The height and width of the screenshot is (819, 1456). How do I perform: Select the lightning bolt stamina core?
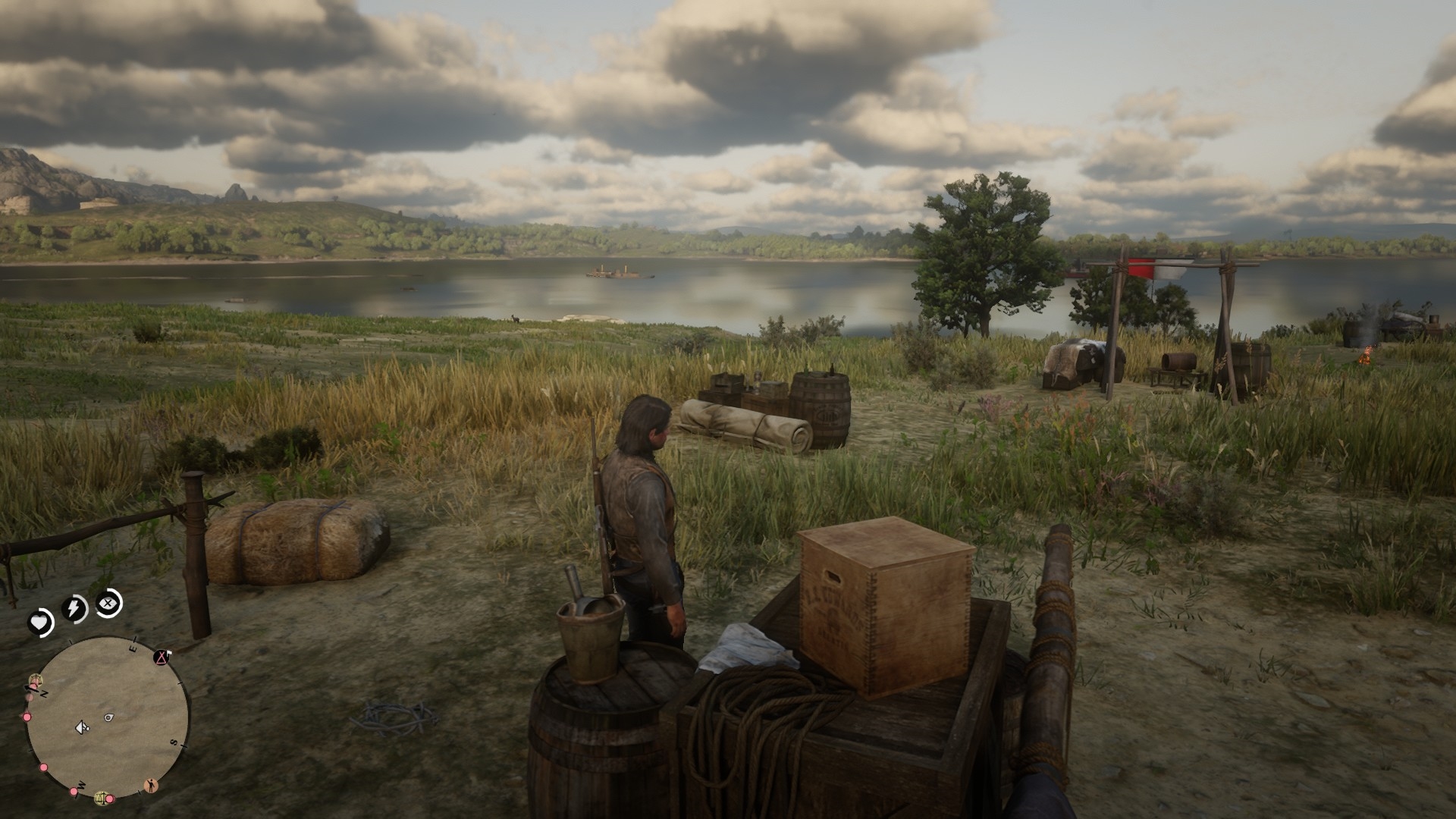point(74,608)
